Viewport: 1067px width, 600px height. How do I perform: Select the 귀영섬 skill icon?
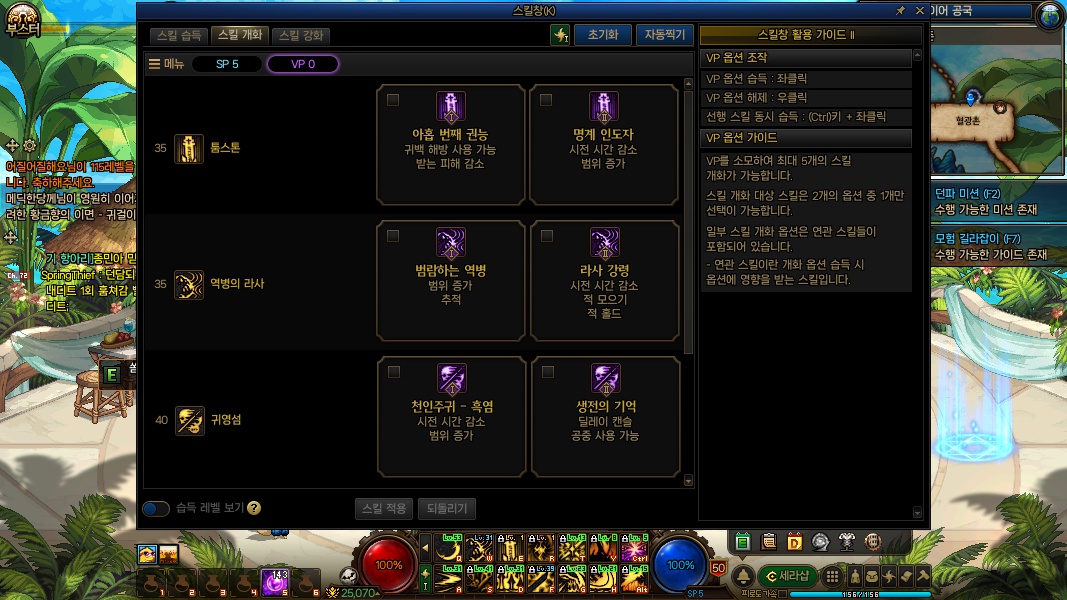[x=189, y=420]
